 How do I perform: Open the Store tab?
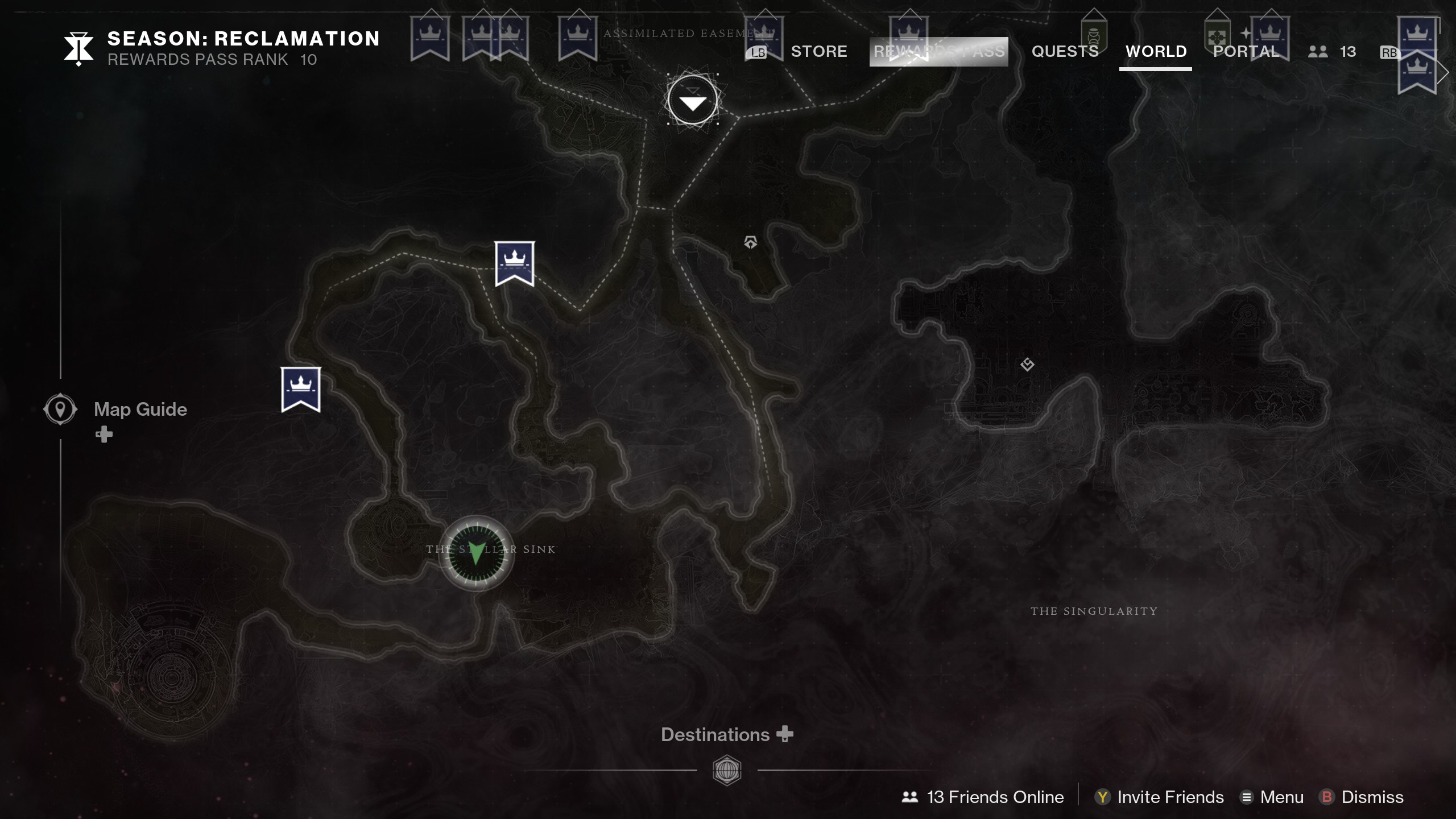819,51
